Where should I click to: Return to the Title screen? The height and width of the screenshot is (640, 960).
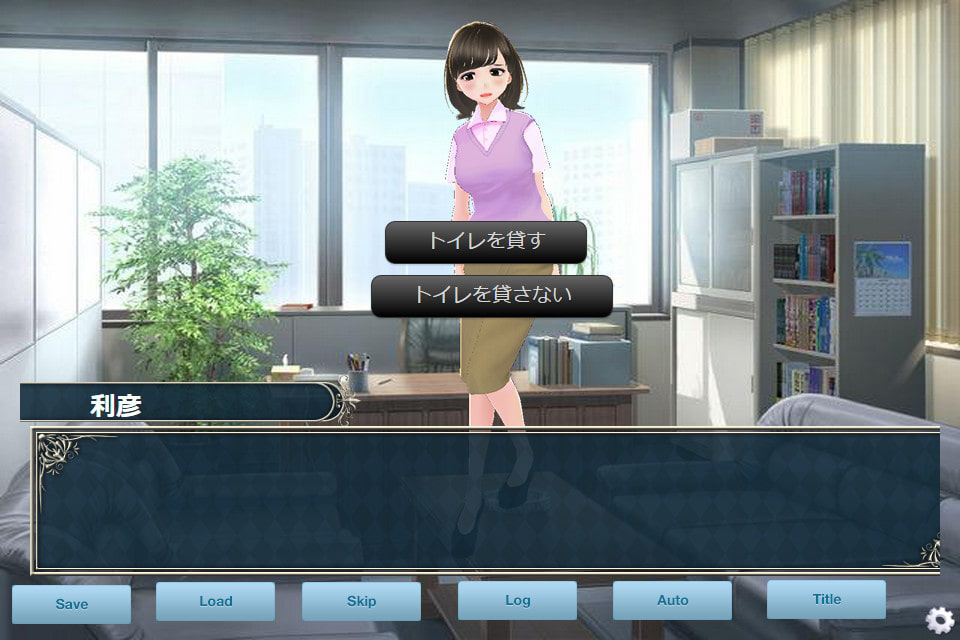click(x=826, y=599)
